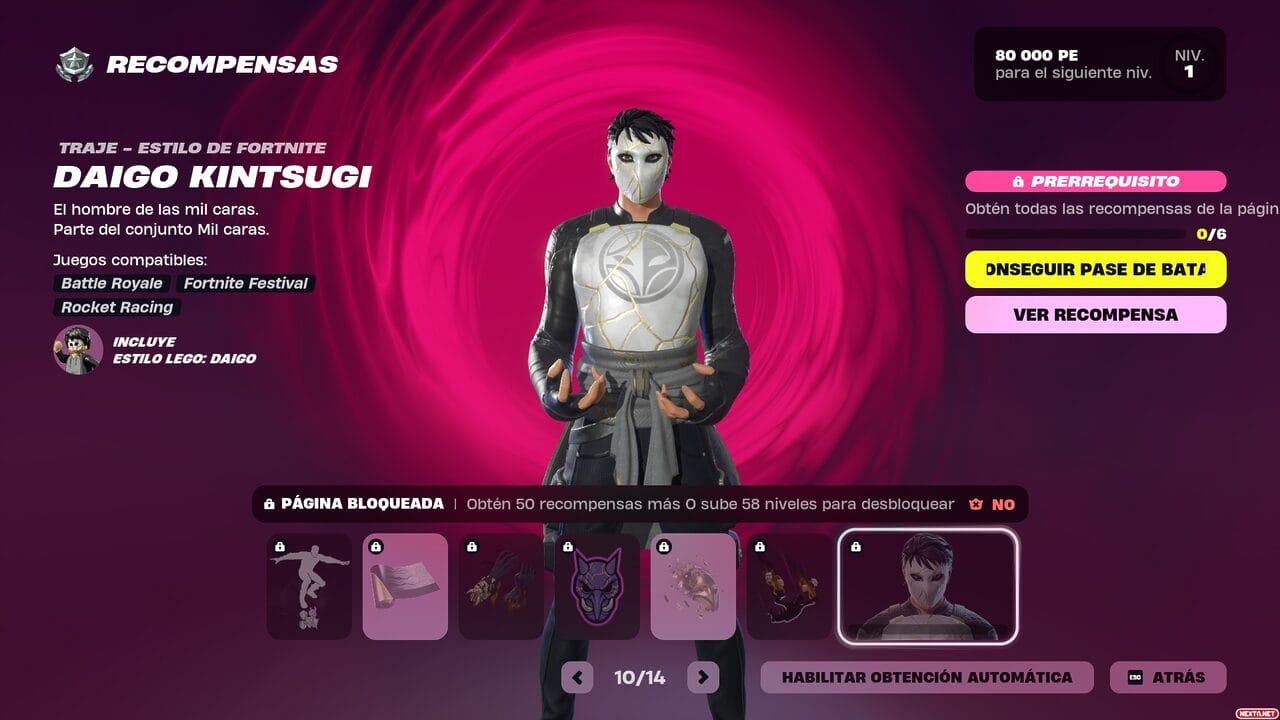Viewport: 1280px width, 720px height.
Task: Select the purple fox mask emblem reward
Action: pyautogui.click(x=597, y=586)
